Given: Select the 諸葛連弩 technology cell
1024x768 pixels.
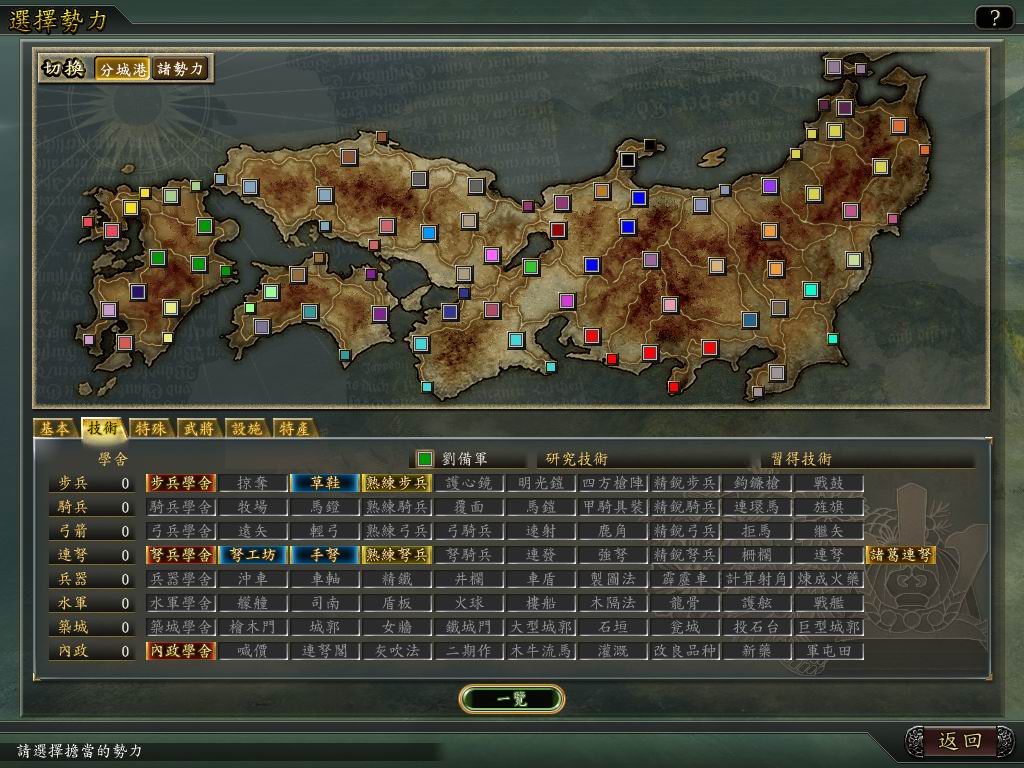Looking at the screenshot, I should [x=901, y=555].
